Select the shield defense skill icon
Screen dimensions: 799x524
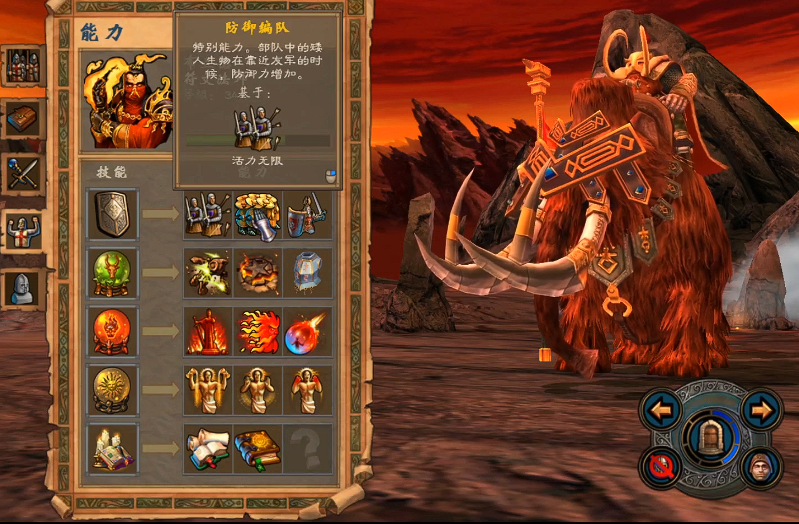(112, 214)
